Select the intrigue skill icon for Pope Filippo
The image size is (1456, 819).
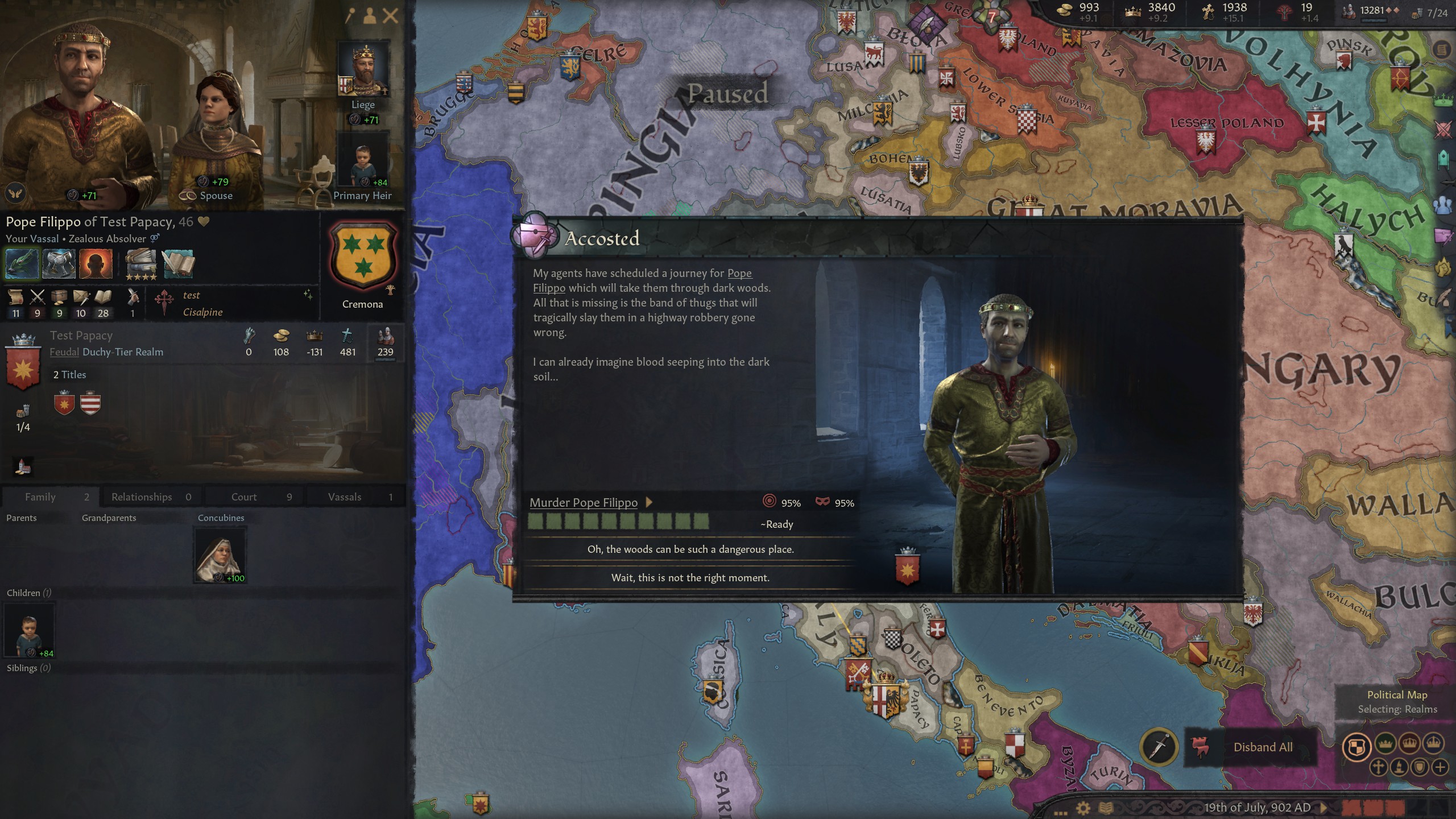(x=81, y=298)
